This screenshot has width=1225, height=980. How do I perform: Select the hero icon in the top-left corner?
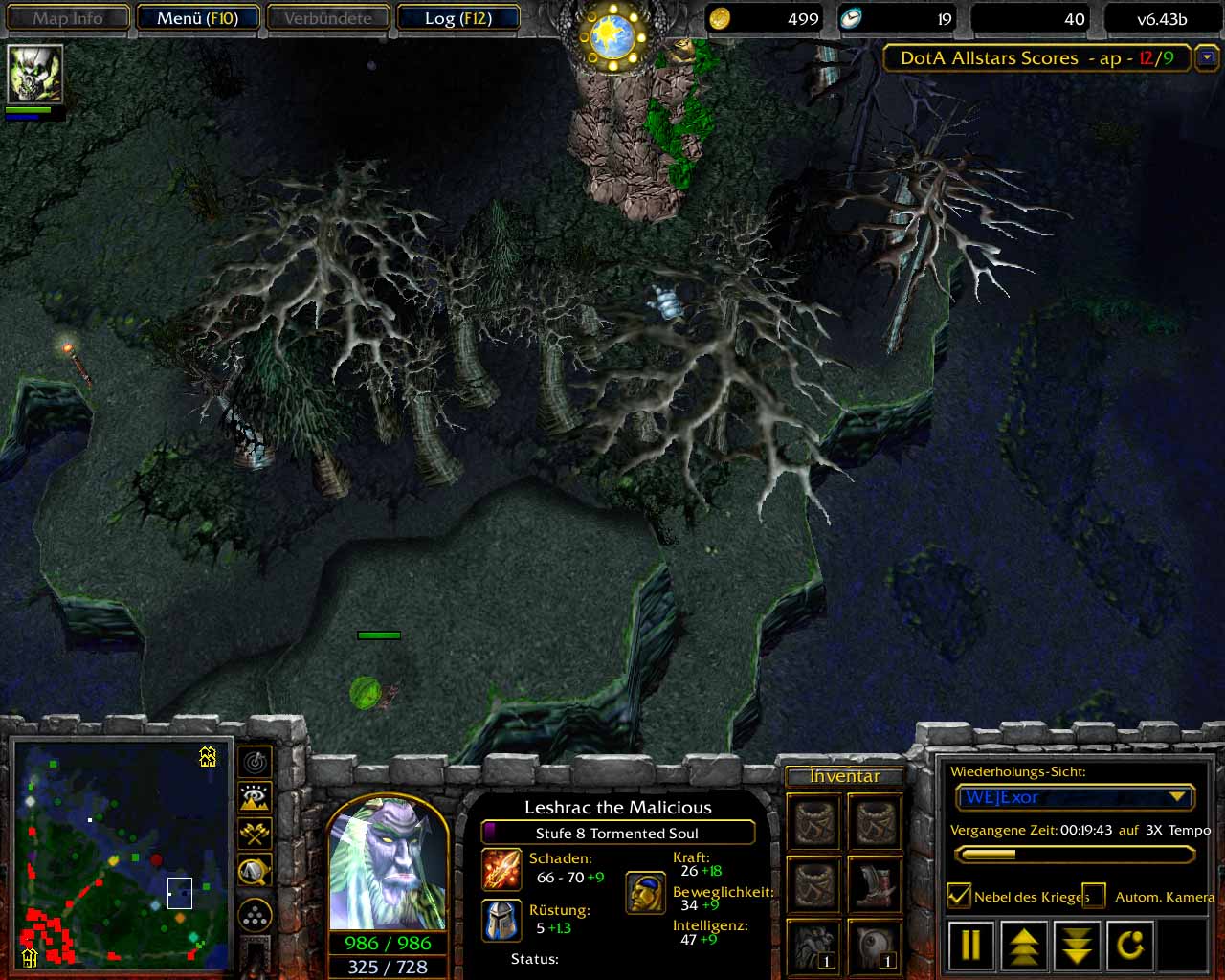[35, 74]
